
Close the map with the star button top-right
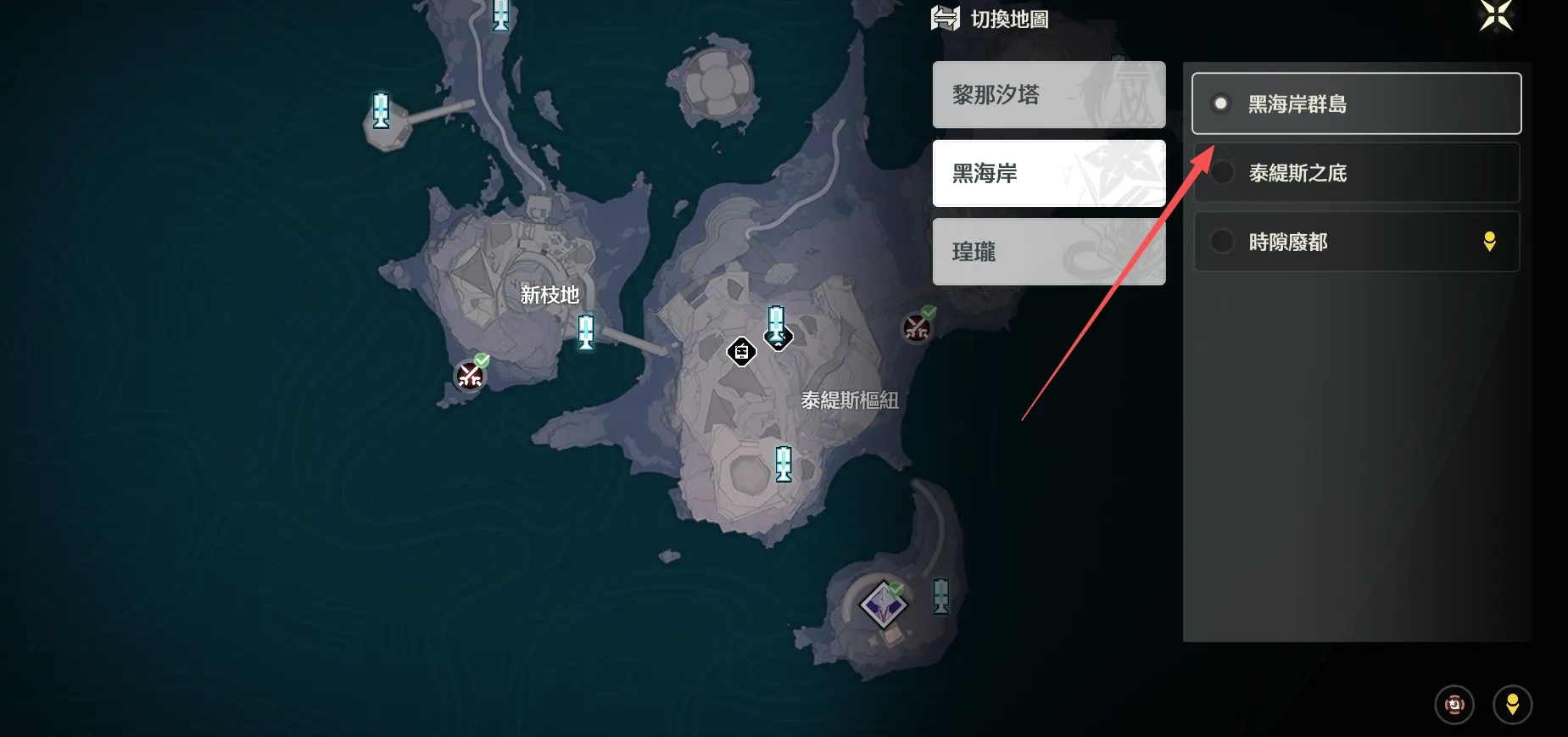(x=1496, y=15)
